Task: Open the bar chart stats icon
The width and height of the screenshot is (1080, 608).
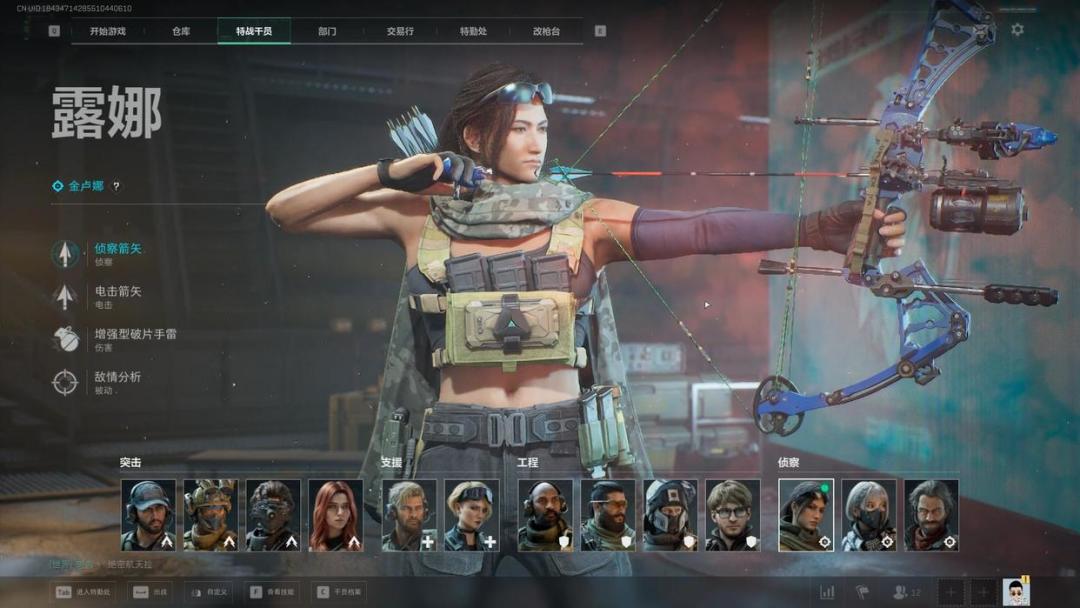Action: coord(827,592)
